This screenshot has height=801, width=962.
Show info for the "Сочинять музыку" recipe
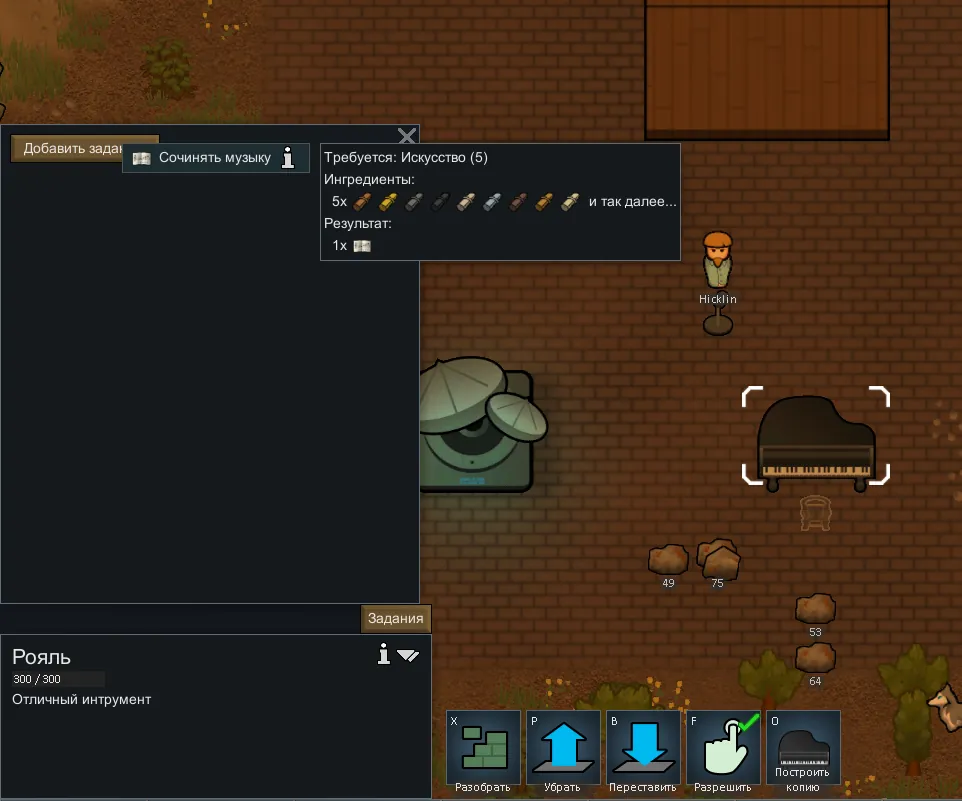tap(289, 158)
